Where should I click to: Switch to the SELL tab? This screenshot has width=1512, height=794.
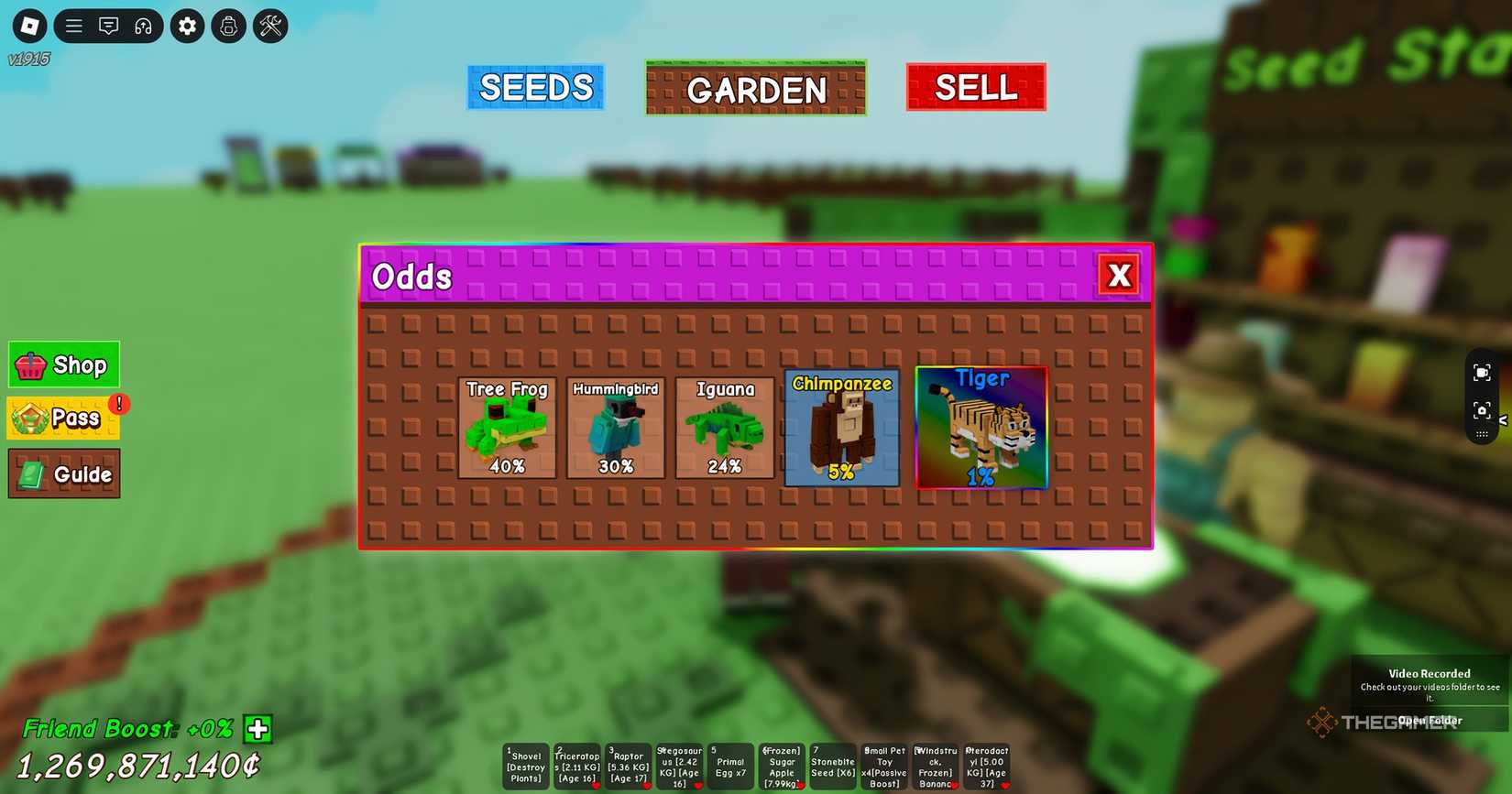[x=975, y=87]
